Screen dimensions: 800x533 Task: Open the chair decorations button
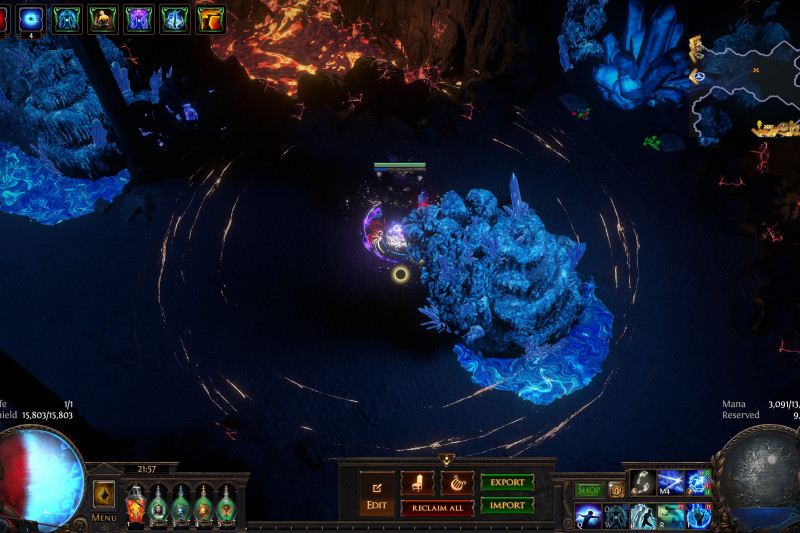[x=417, y=482]
